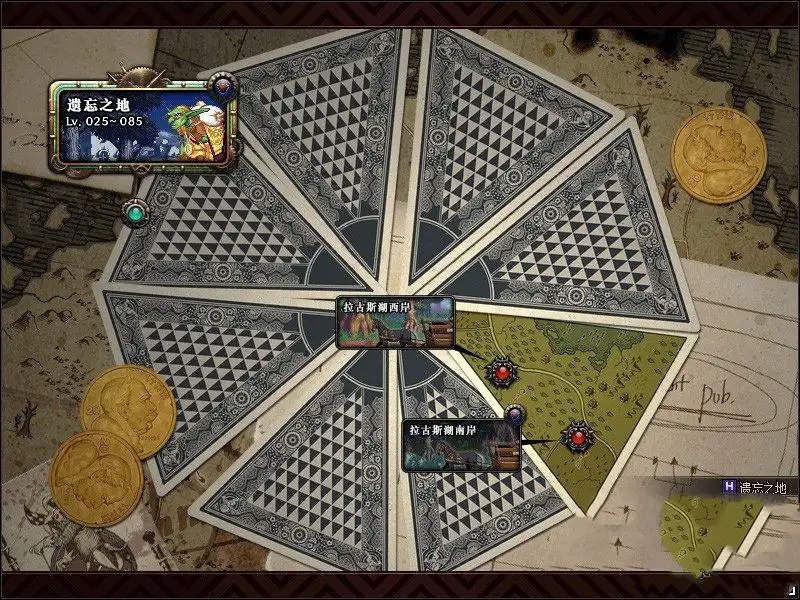Click the red map marker for 拉古斯湖西岸
Screen dimensions: 800x600
(502, 372)
